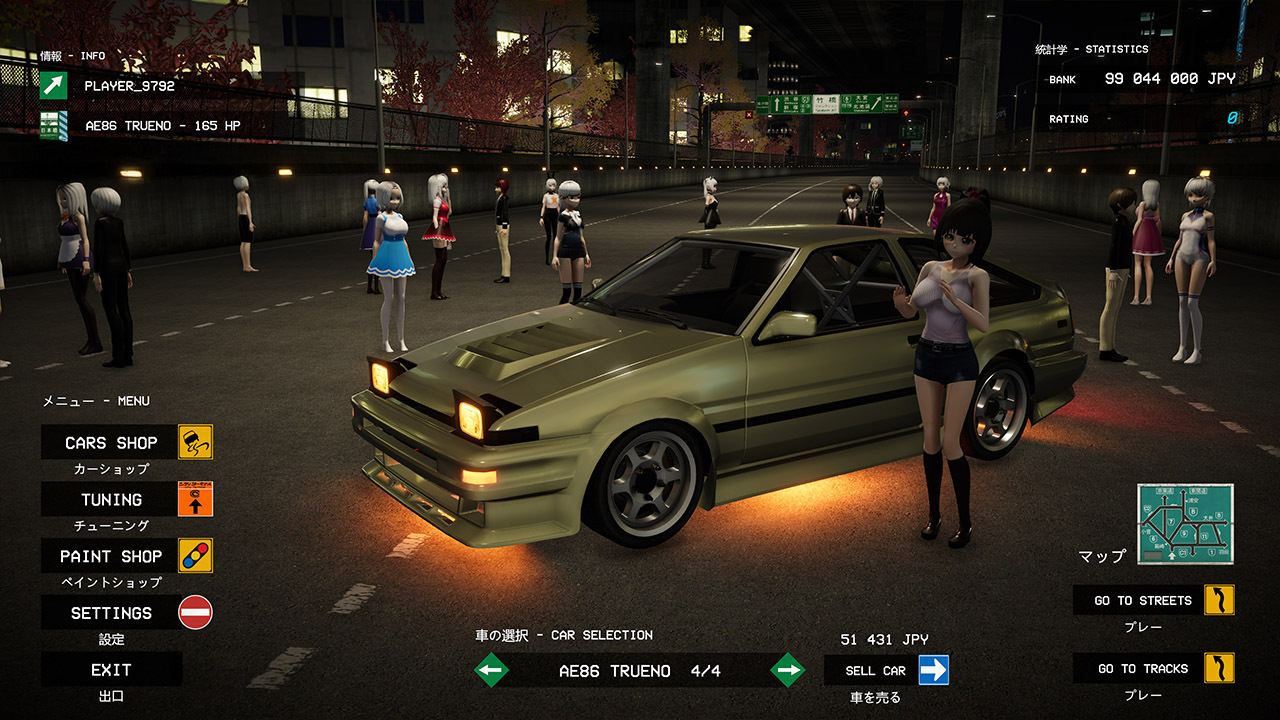Image resolution: width=1280 pixels, height=720 pixels.
Task: Open SETTINGS from the main menu
Action: [x=110, y=612]
